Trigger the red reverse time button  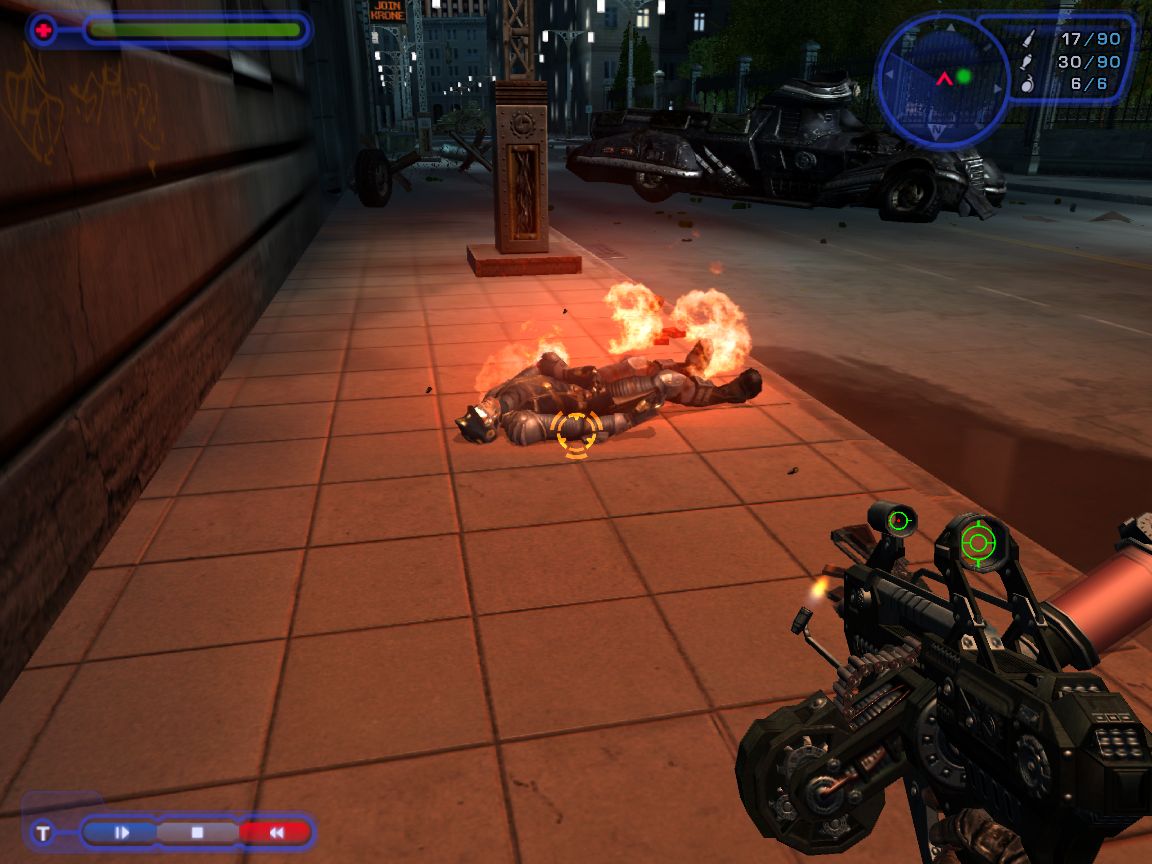(x=275, y=832)
